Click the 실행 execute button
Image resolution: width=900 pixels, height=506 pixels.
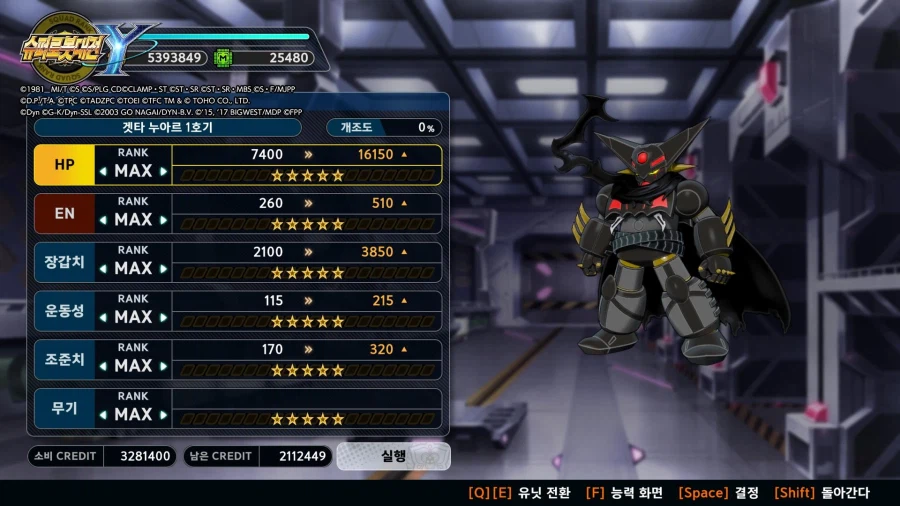pyautogui.click(x=393, y=456)
